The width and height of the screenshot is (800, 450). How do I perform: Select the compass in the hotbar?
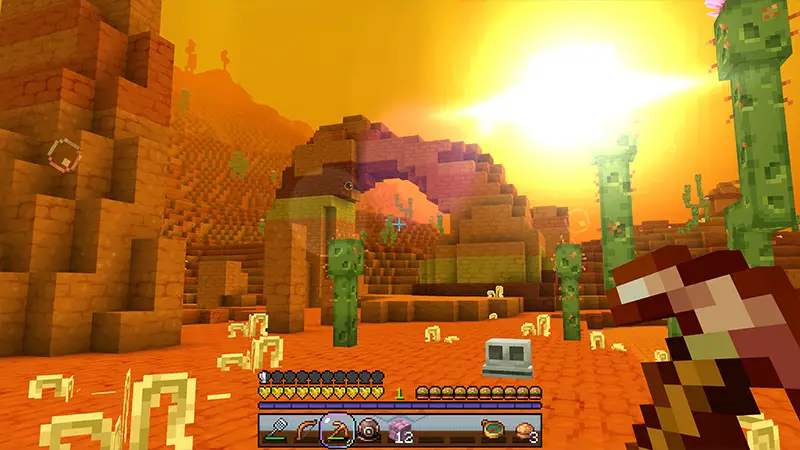[493, 430]
